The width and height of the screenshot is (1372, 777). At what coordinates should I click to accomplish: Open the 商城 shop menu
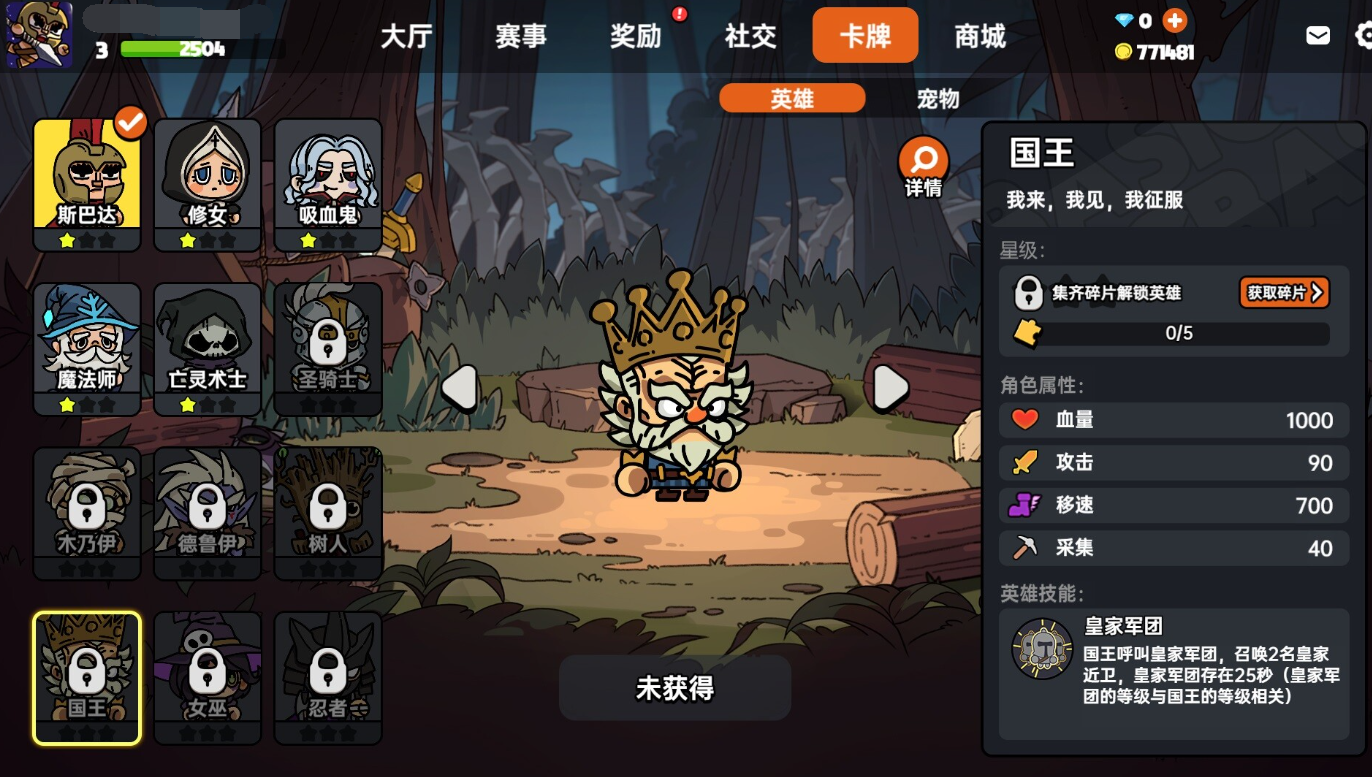[x=978, y=36]
